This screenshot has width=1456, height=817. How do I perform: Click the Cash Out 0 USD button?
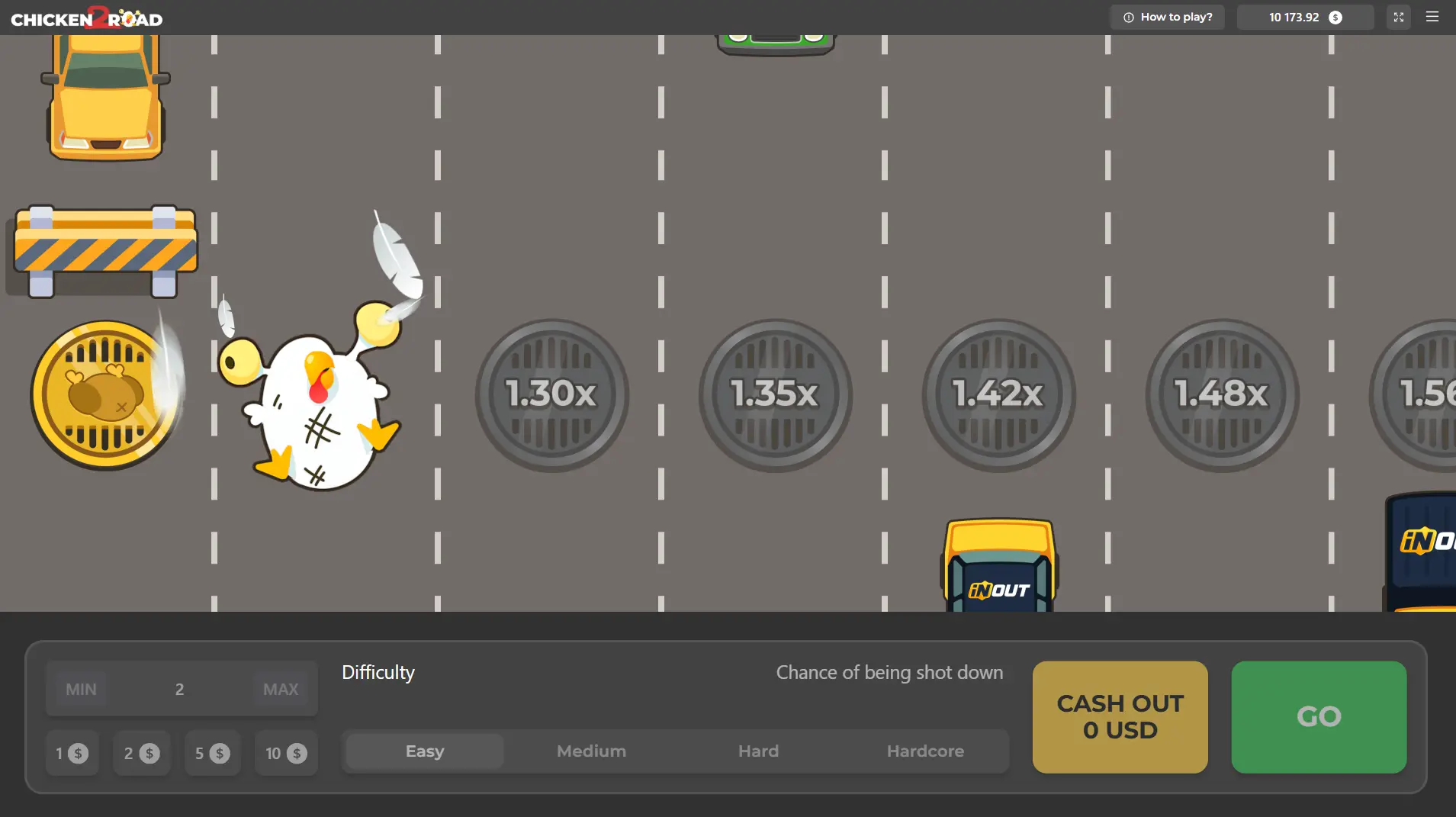tap(1120, 717)
